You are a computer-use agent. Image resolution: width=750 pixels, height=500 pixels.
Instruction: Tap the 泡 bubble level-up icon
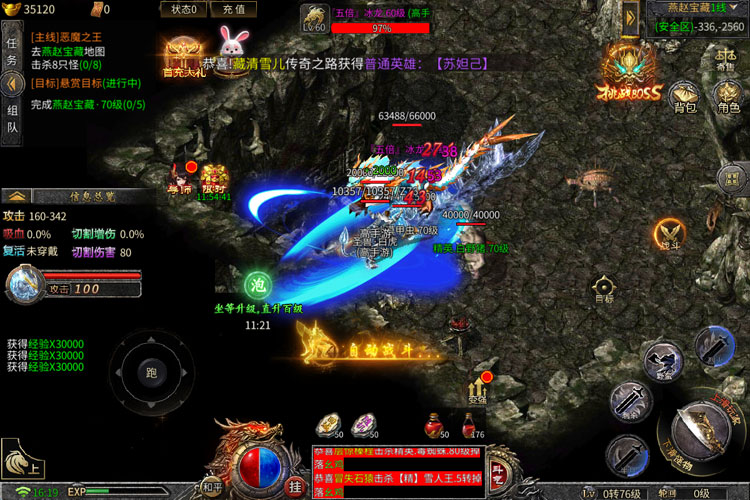coord(258,285)
